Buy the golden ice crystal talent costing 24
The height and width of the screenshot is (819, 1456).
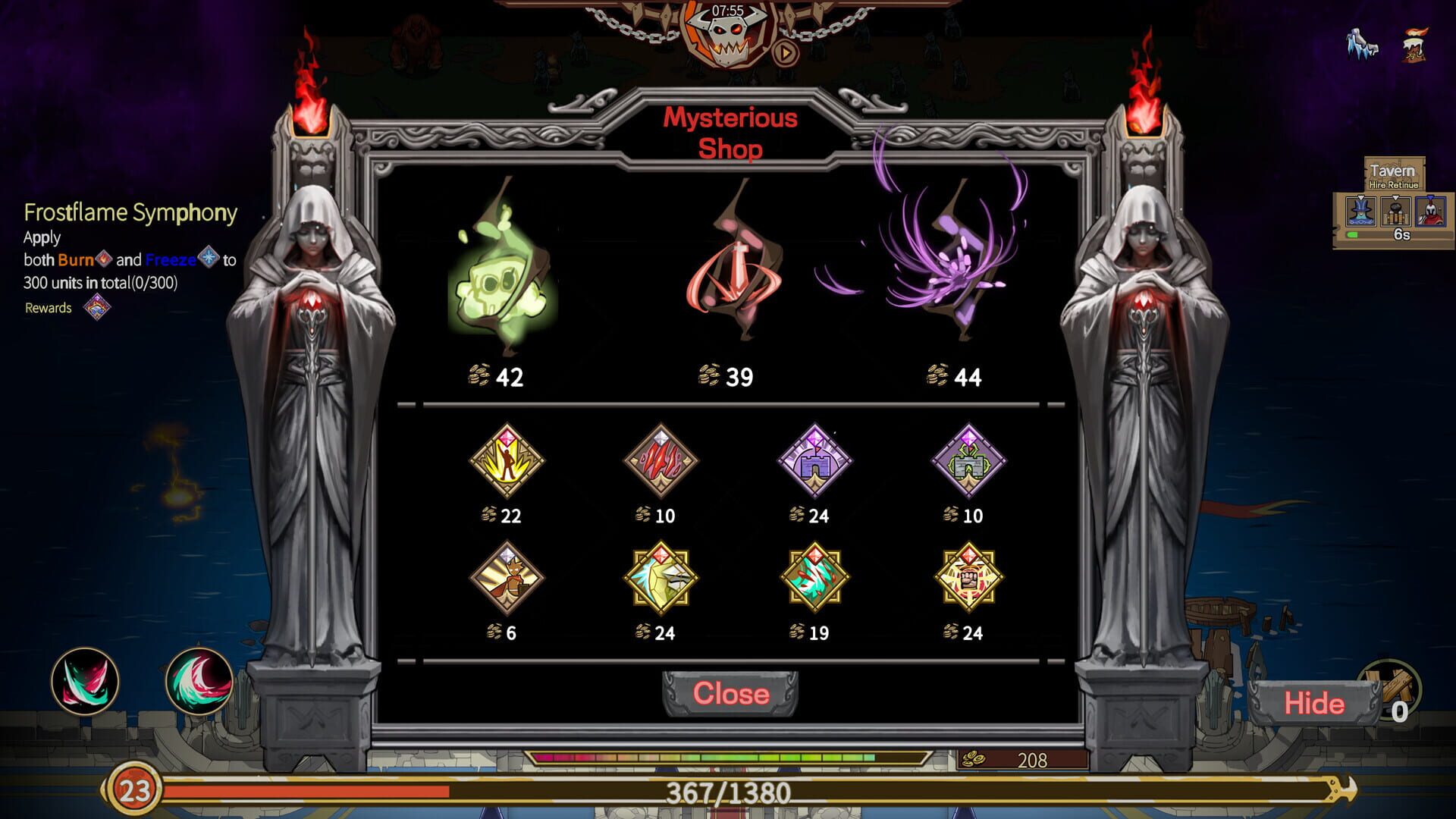click(x=662, y=578)
